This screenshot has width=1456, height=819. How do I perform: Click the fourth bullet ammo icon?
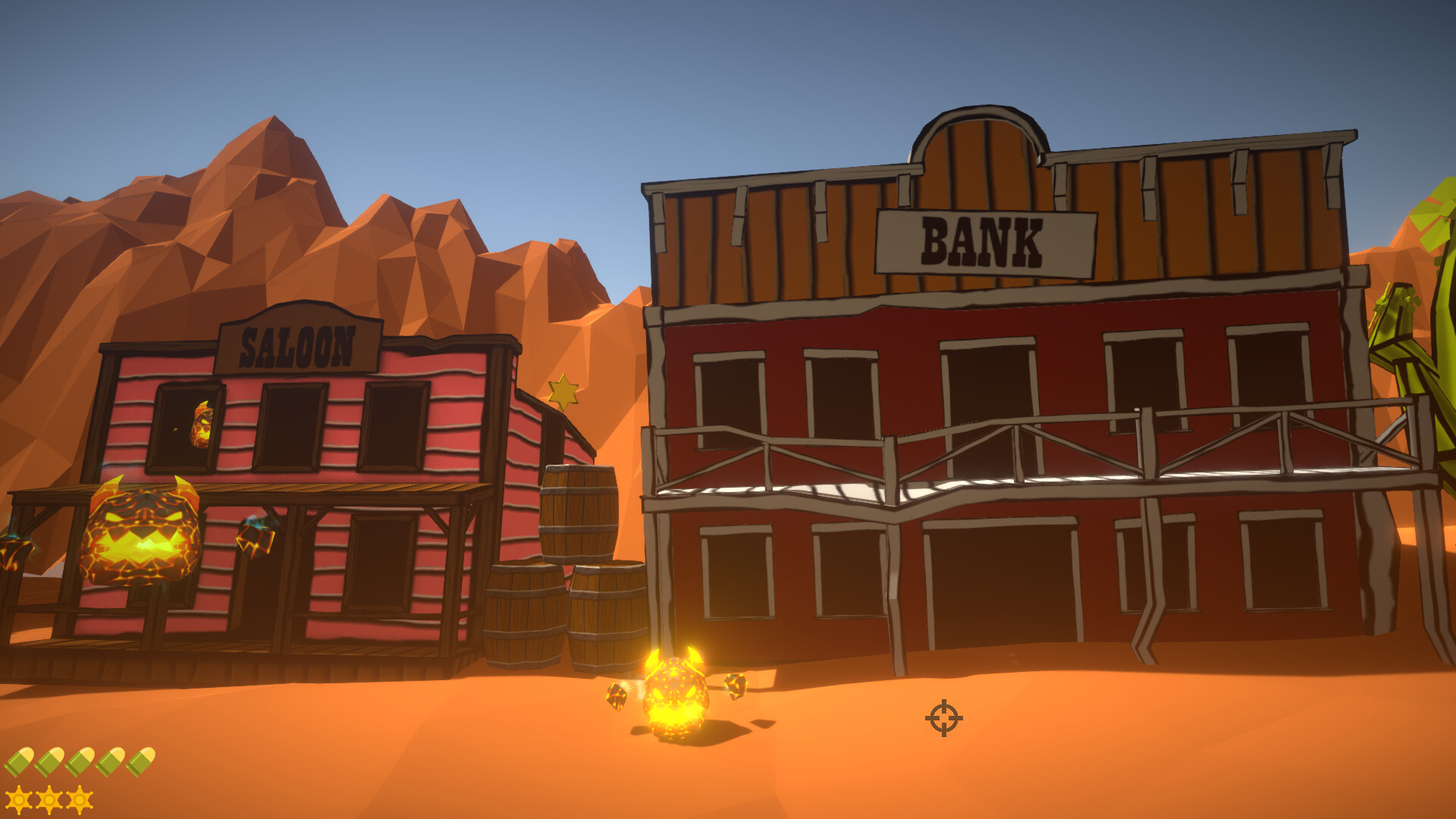pos(110,763)
